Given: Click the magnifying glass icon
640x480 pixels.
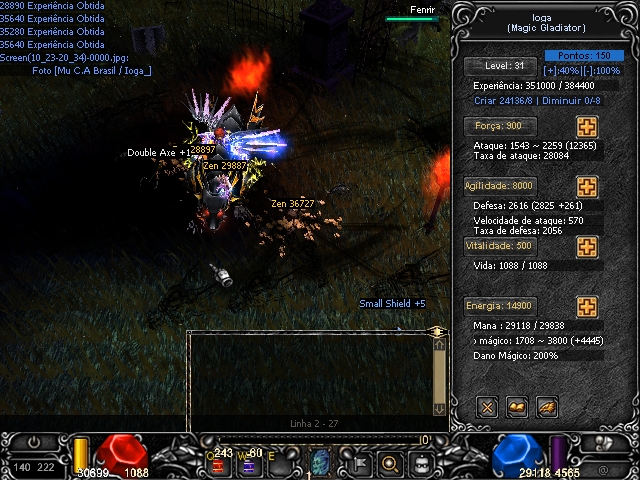Looking at the screenshot, I should pos(390,463).
